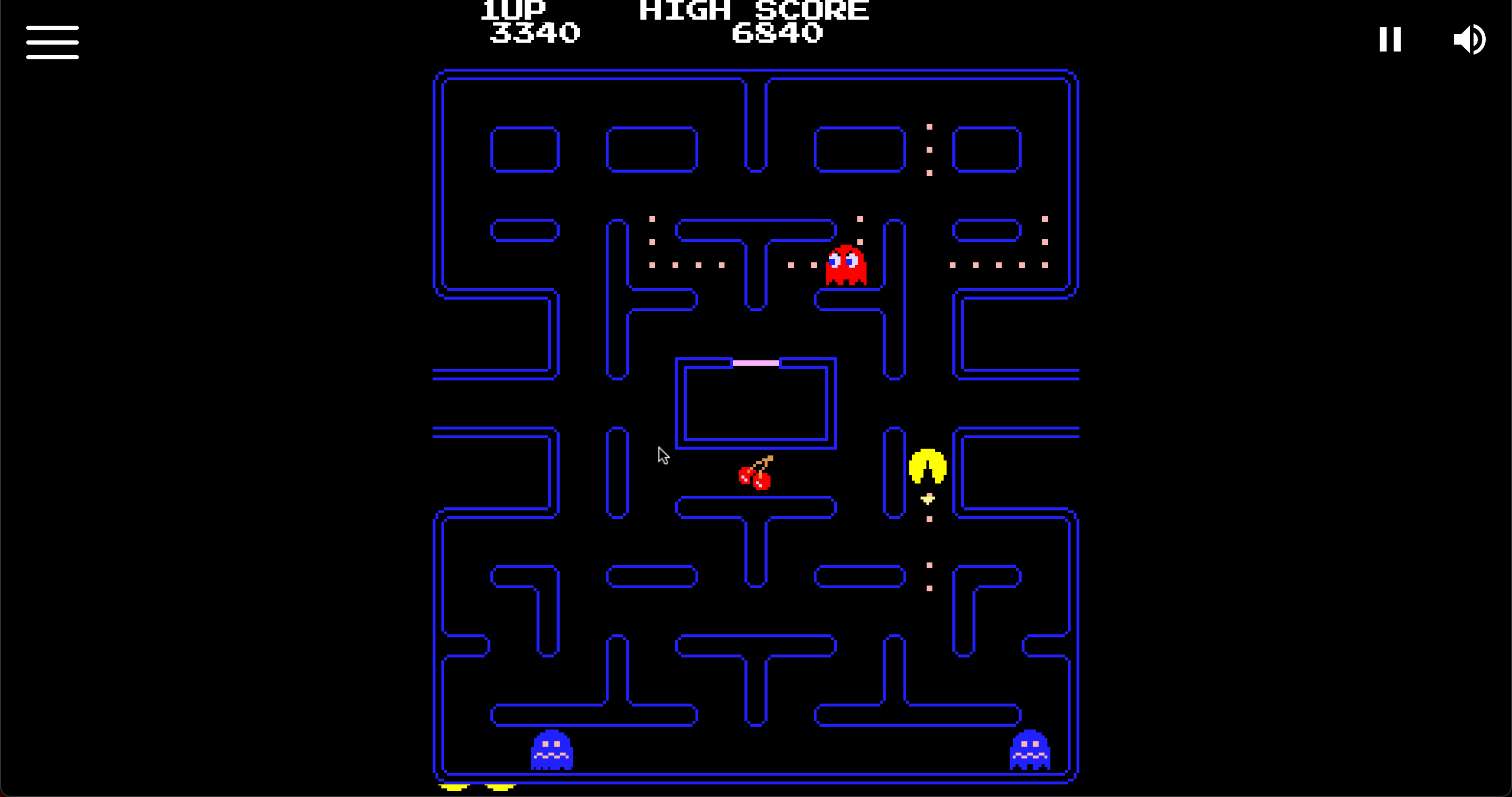Click the cherry bonus fruit

755,475
